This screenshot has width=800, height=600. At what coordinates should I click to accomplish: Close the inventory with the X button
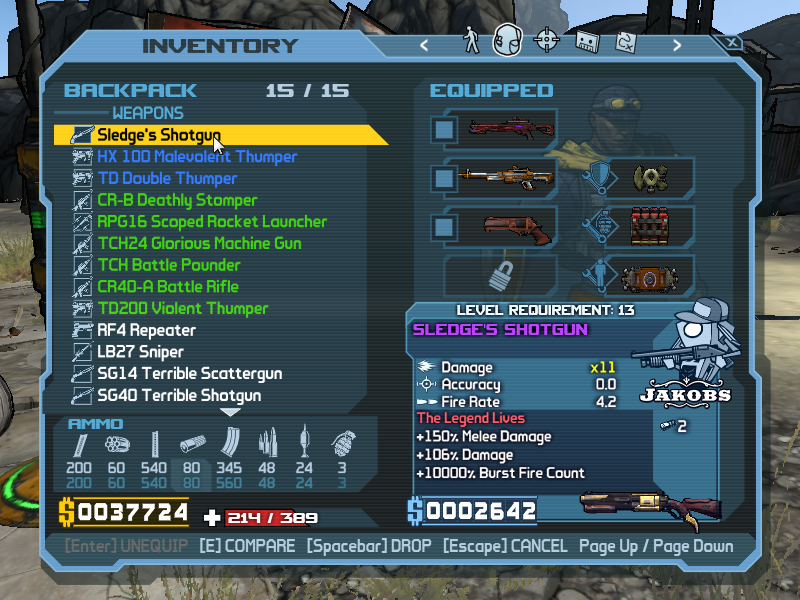[733, 44]
